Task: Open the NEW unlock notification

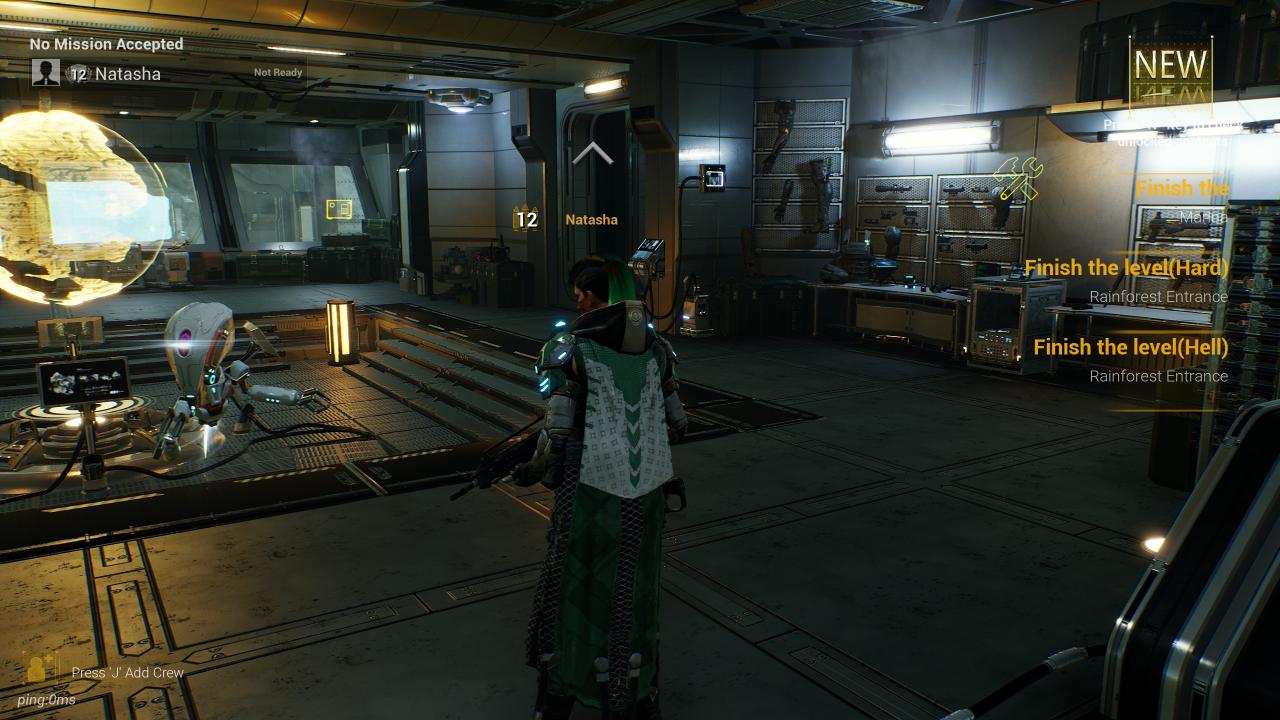Action: tap(1170, 66)
